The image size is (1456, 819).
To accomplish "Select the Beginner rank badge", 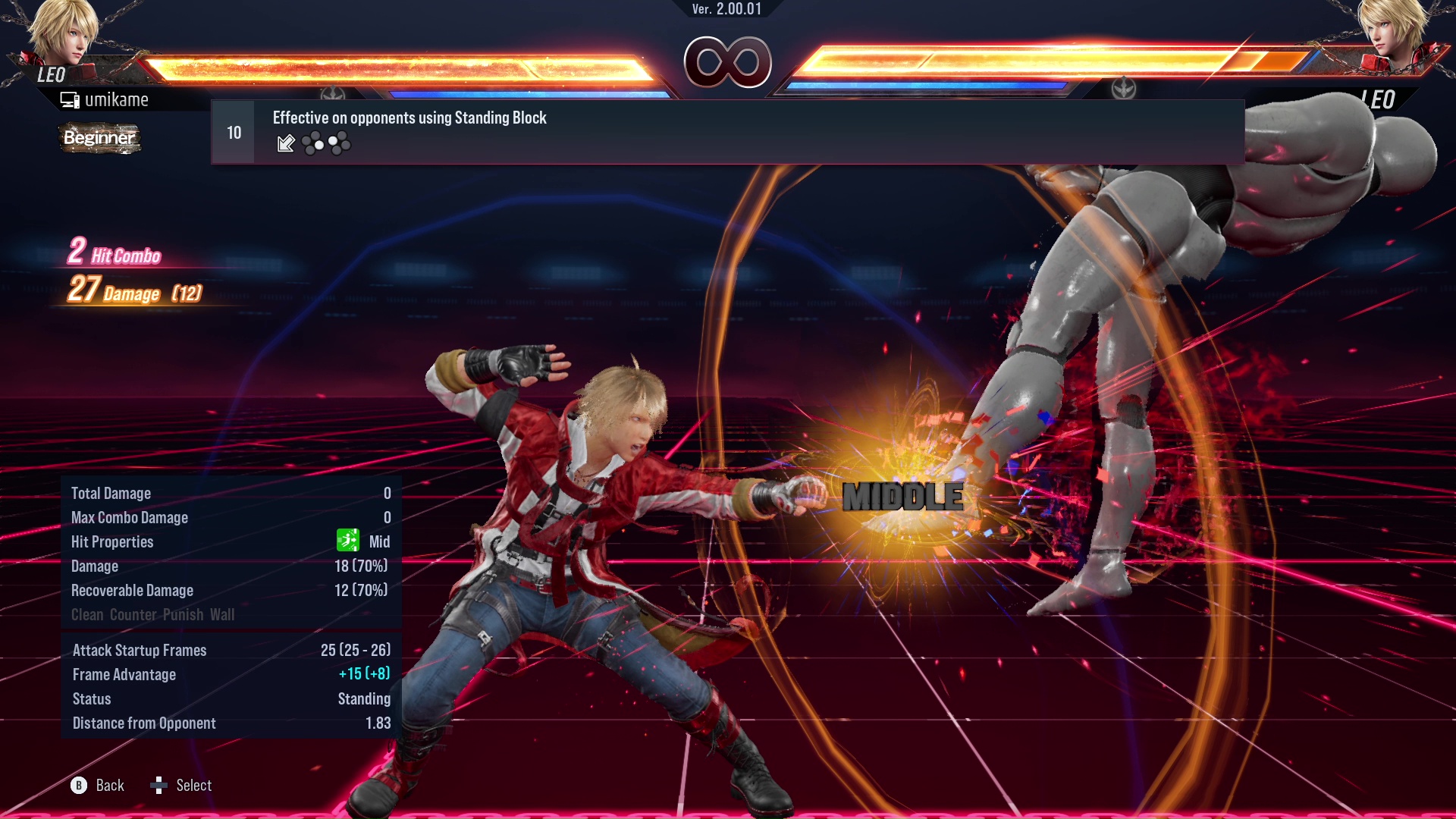I will point(99,138).
